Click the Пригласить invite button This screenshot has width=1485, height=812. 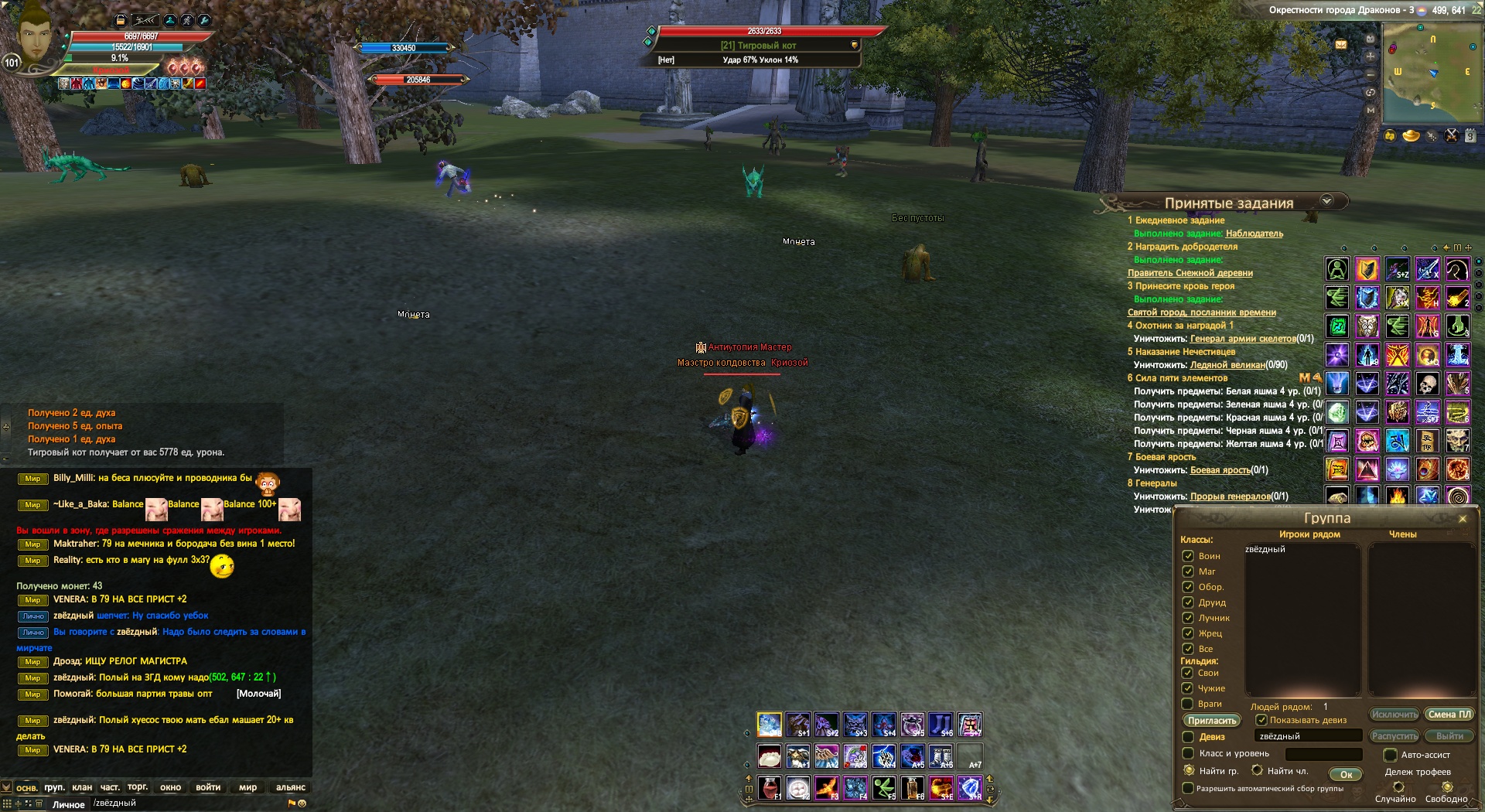point(1211,721)
